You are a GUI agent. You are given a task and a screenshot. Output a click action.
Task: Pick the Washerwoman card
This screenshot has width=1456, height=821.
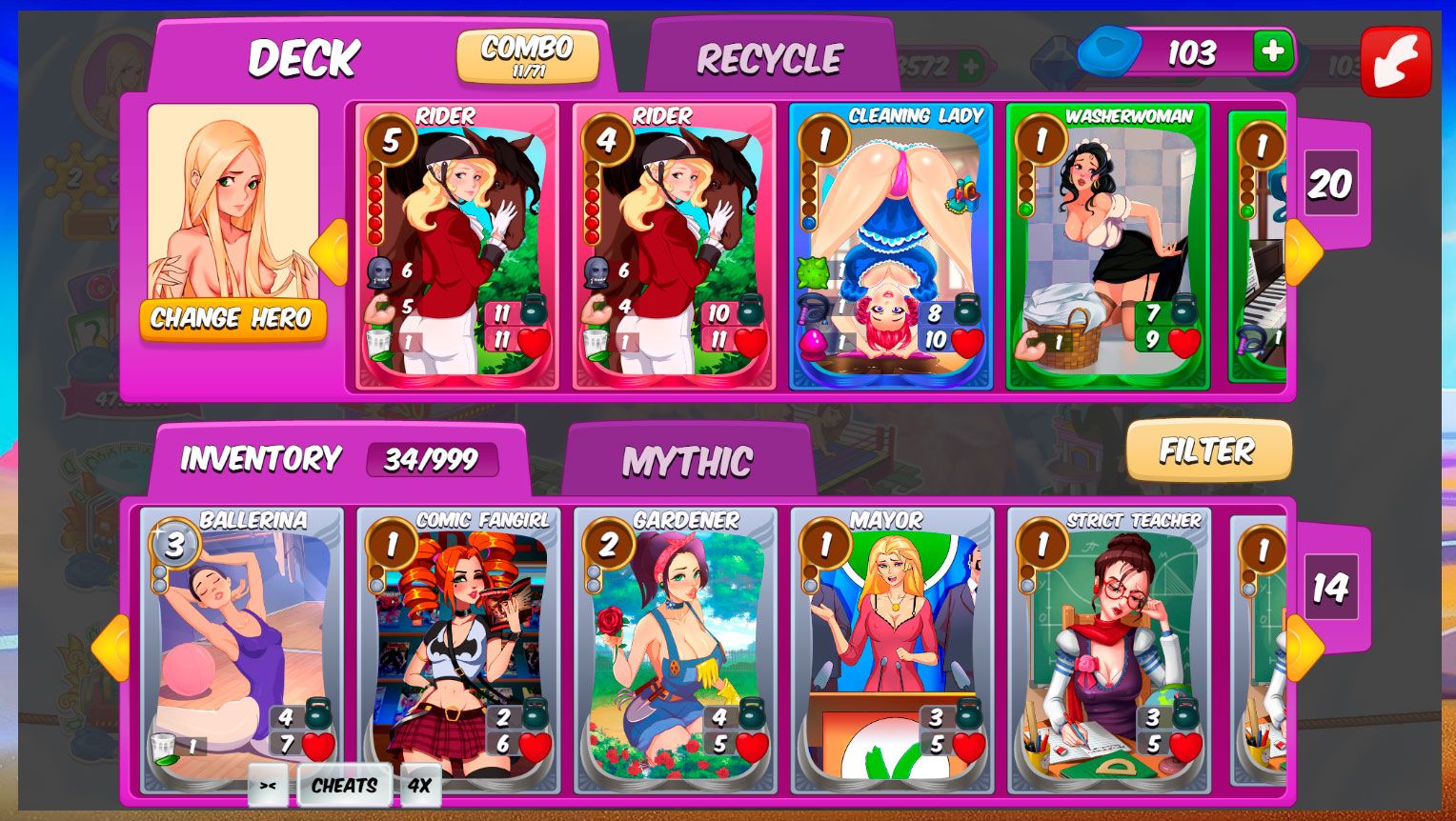tap(1107, 248)
